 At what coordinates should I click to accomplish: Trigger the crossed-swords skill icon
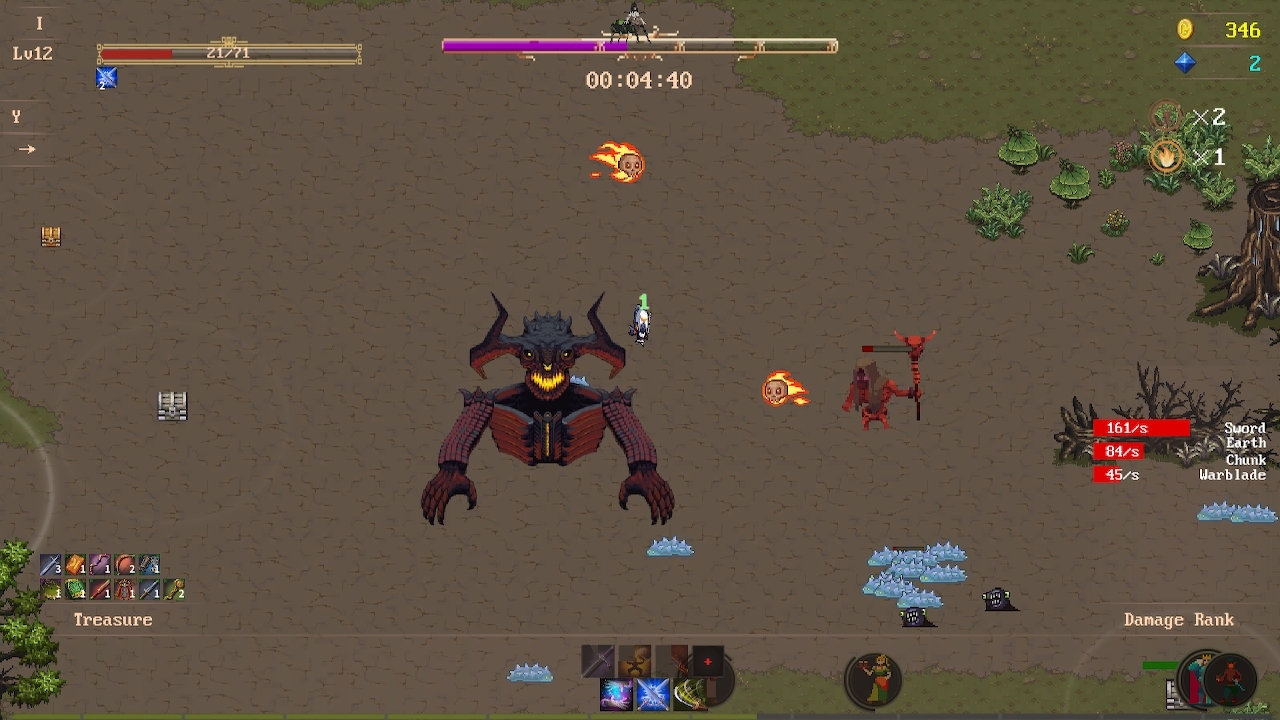tap(652, 694)
